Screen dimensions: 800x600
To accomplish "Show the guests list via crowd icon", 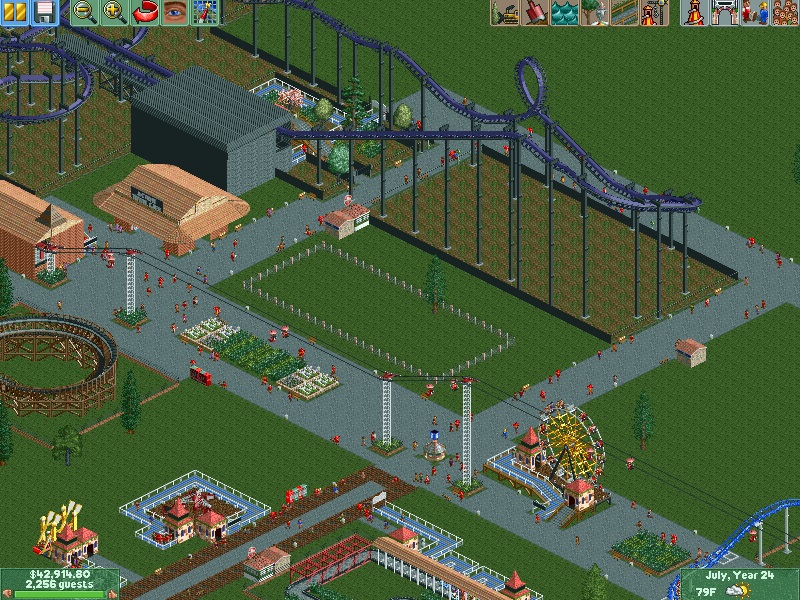I will coord(784,12).
